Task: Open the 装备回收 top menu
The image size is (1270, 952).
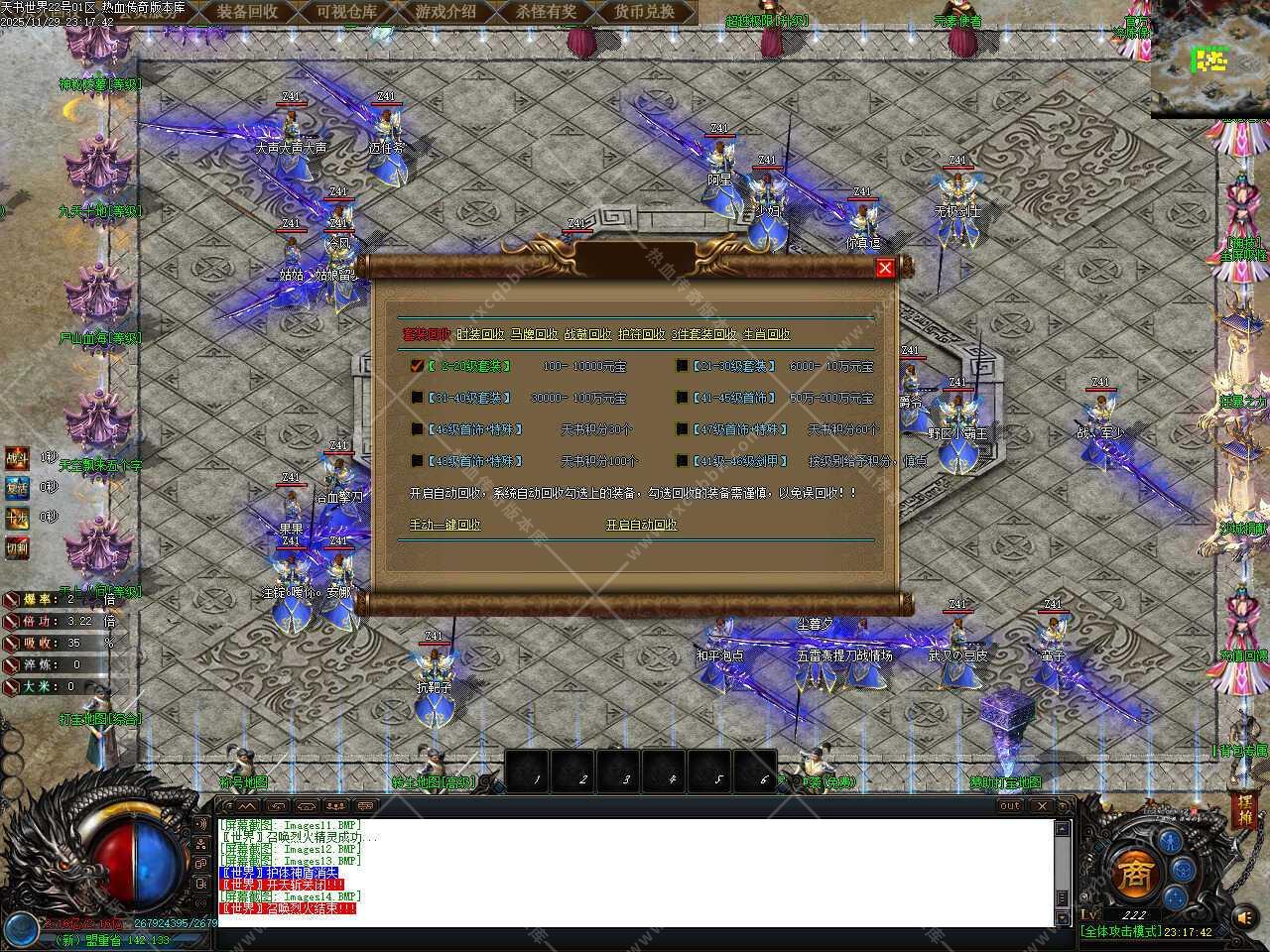Action: (247, 12)
